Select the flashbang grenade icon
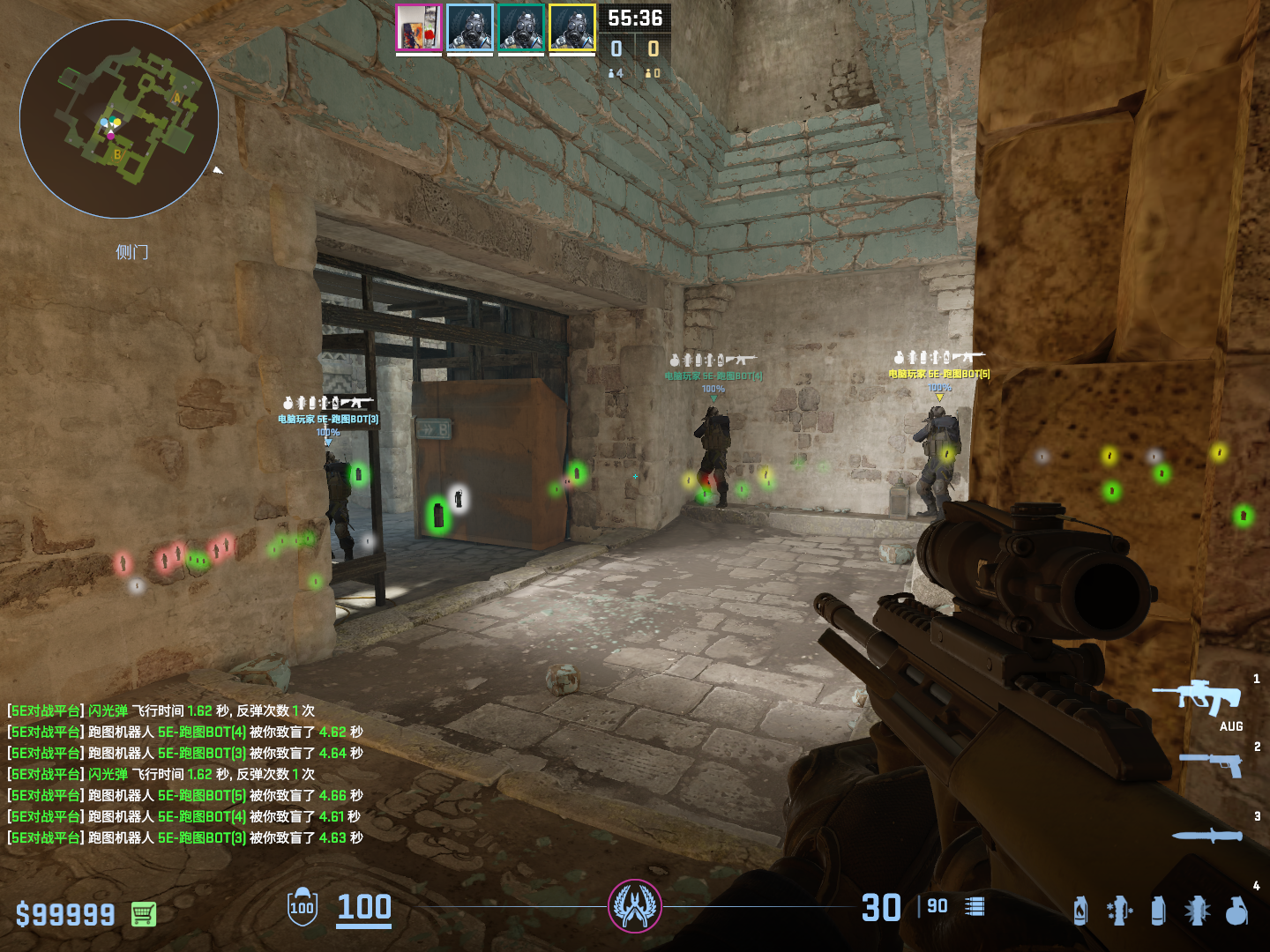Image resolution: width=1270 pixels, height=952 pixels. tap(1197, 911)
